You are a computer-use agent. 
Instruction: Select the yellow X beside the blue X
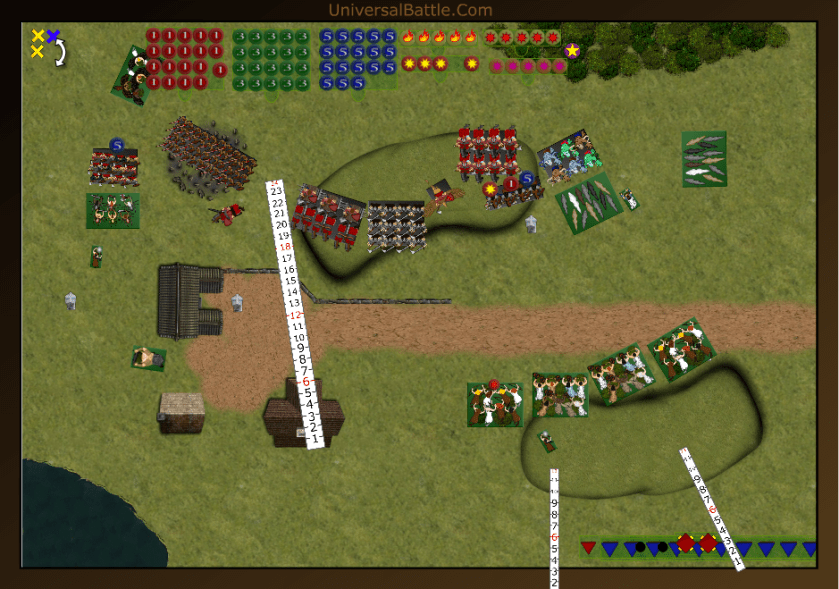38,36
